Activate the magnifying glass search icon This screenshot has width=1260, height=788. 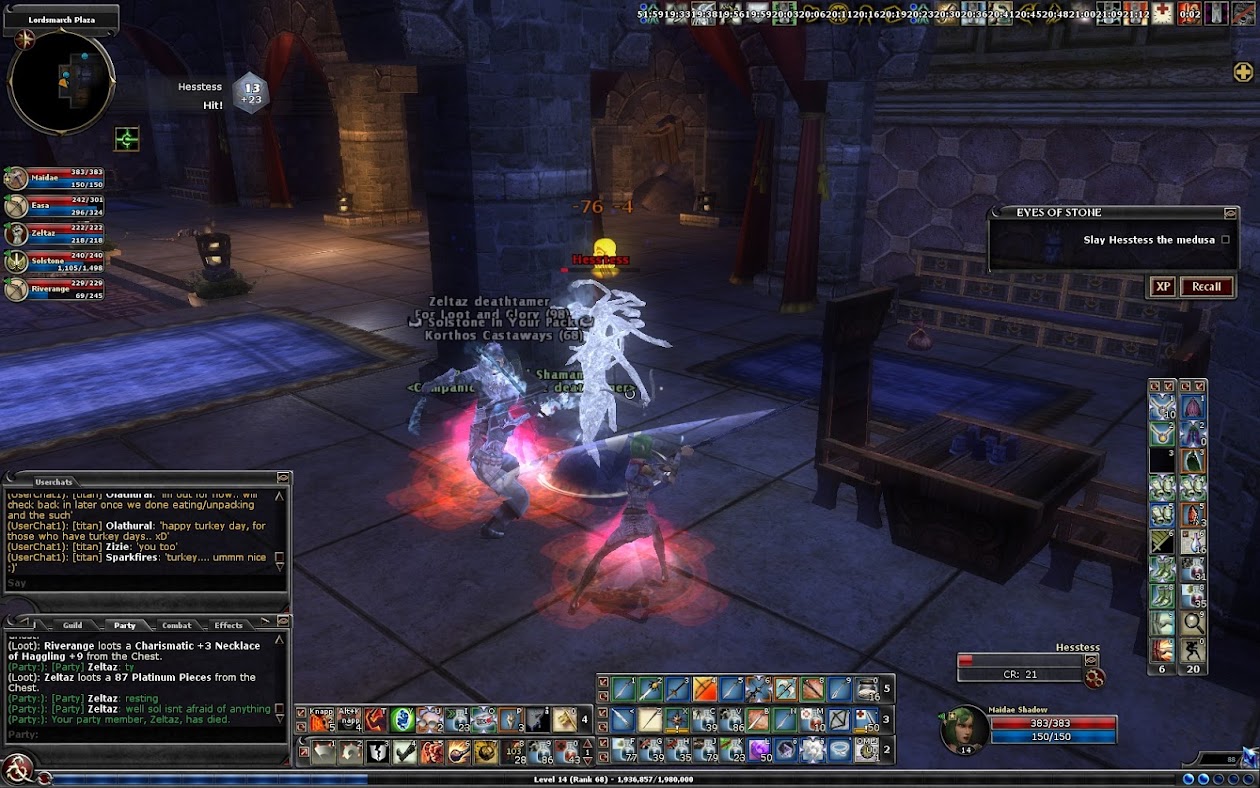(x=1193, y=622)
